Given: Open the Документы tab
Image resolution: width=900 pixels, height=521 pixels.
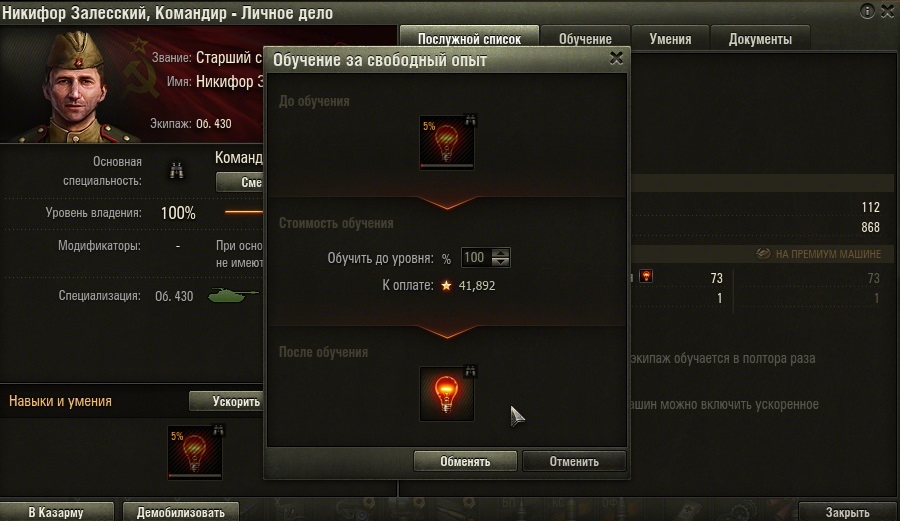Looking at the screenshot, I should coord(760,39).
